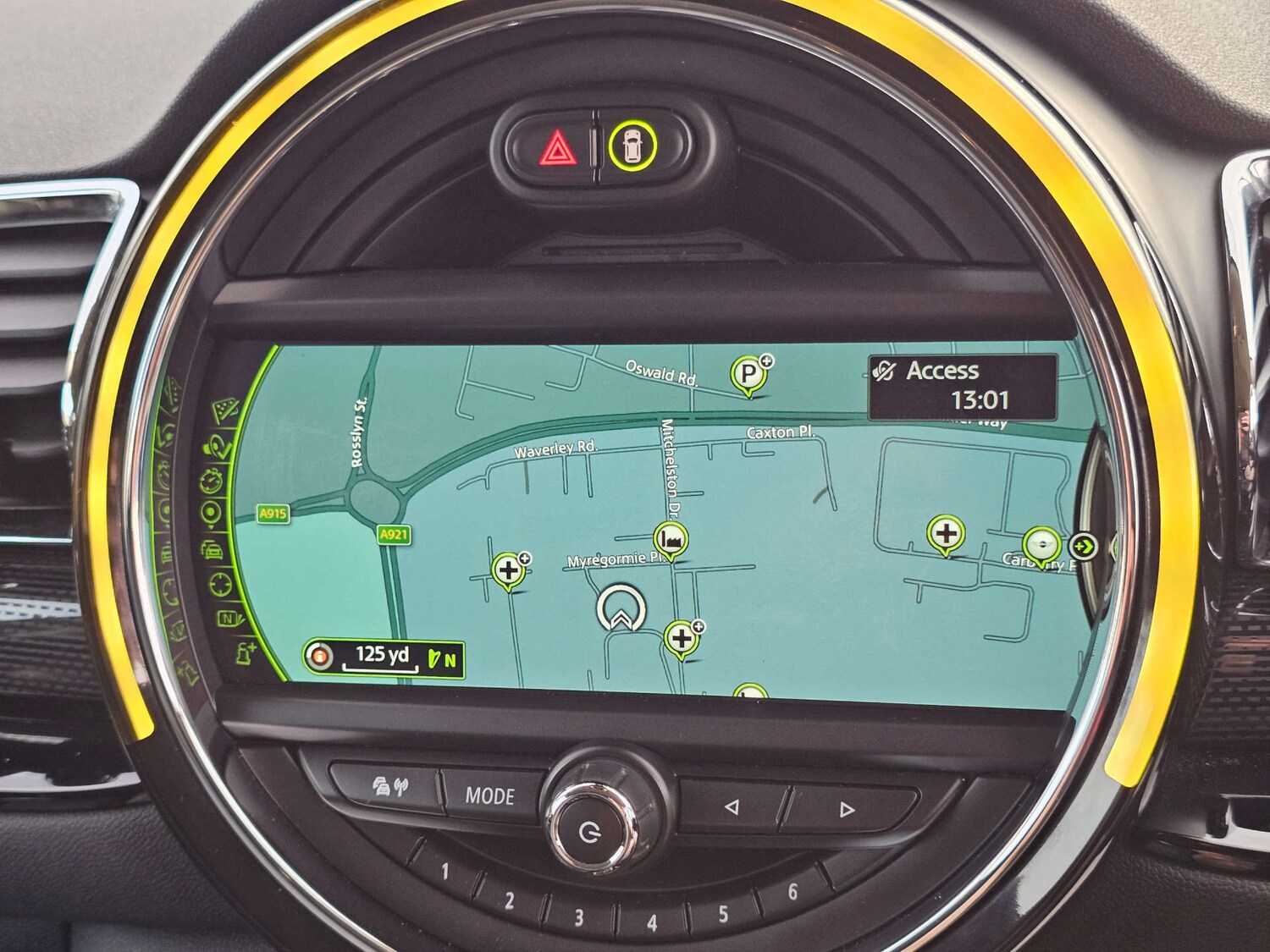Choose the MINI wings logo map marker

(1041, 544)
